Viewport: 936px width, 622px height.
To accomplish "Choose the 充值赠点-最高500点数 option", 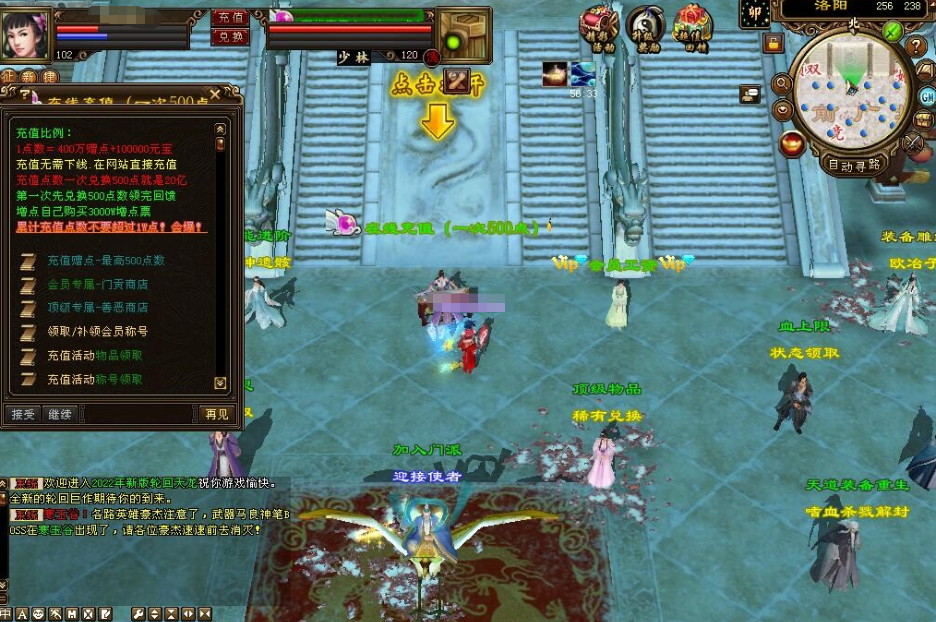I will click(x=106, y=260).
